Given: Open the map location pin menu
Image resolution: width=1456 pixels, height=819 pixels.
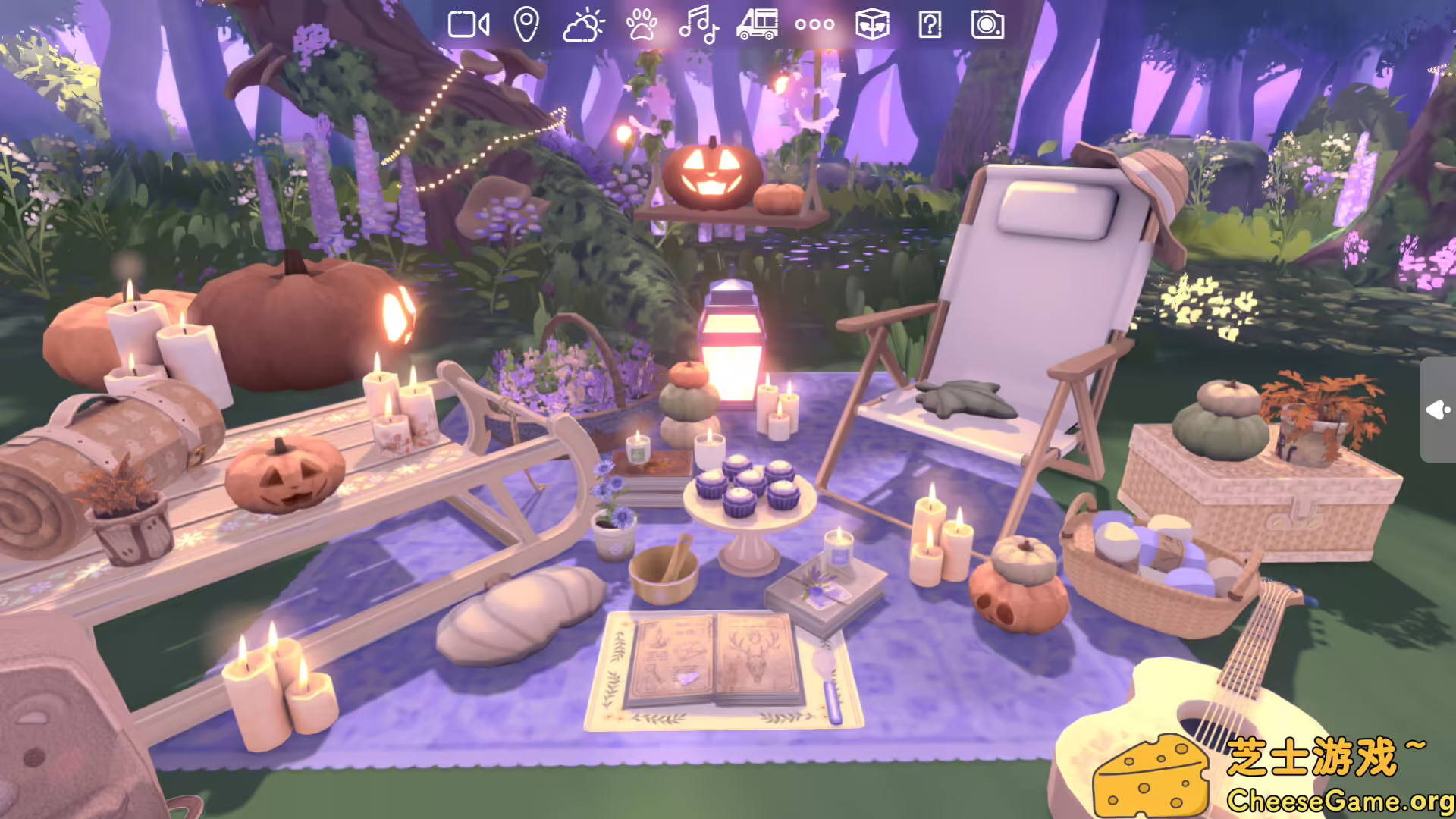Looking at the screenshot, I should click(x=527, y=26).
